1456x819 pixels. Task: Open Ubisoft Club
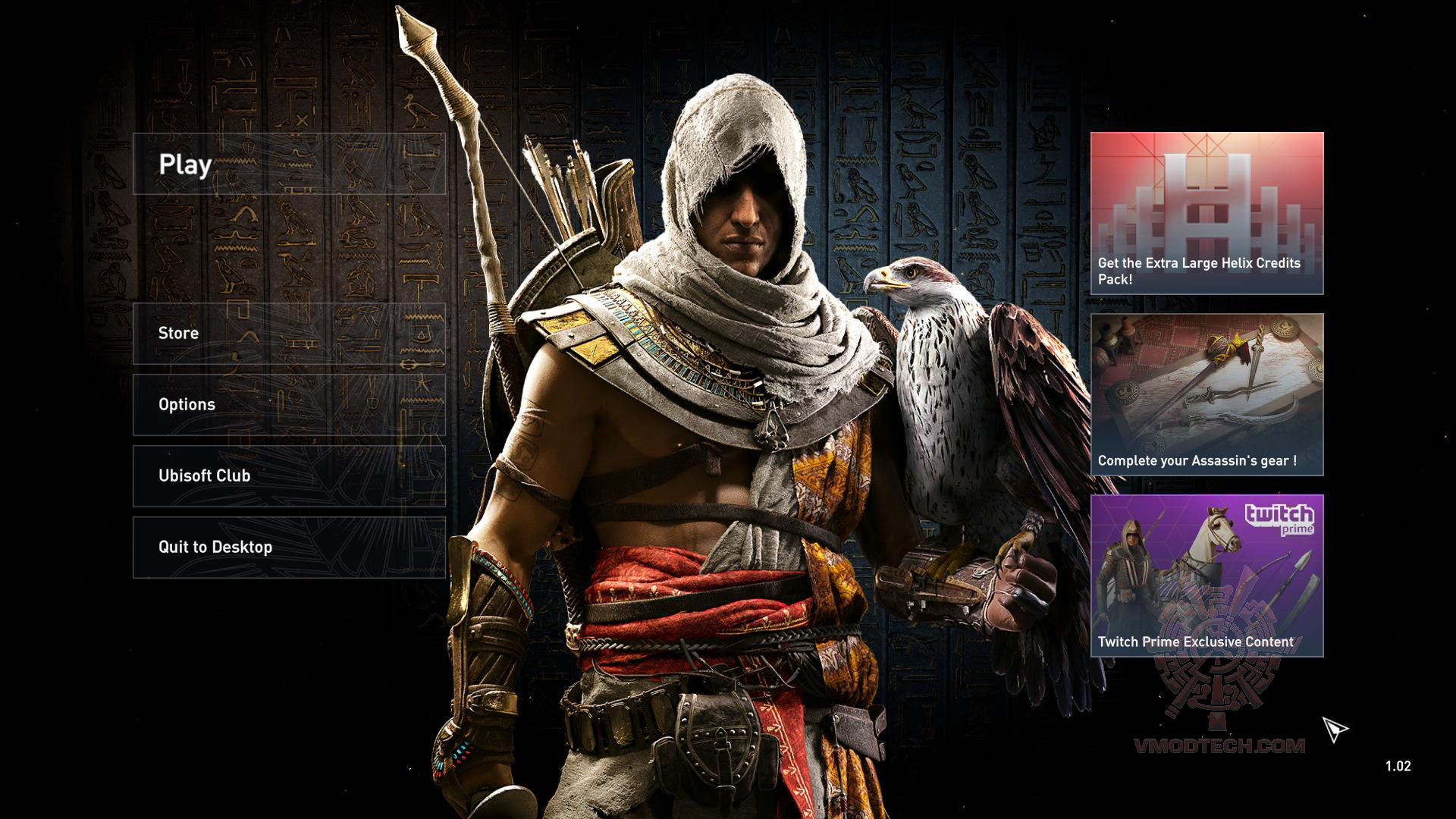203,475
